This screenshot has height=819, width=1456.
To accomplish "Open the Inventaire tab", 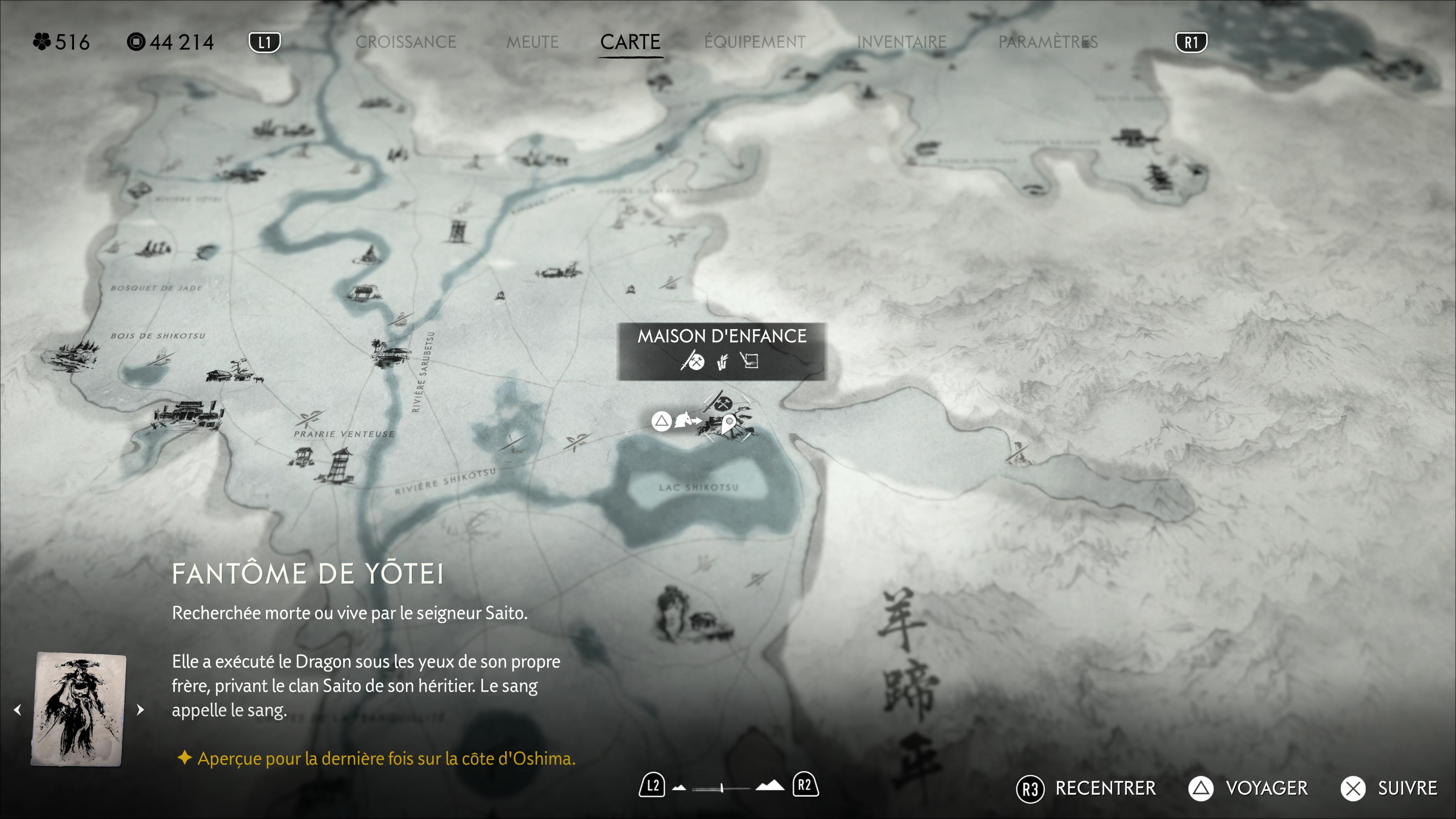I will pos(902,42).
